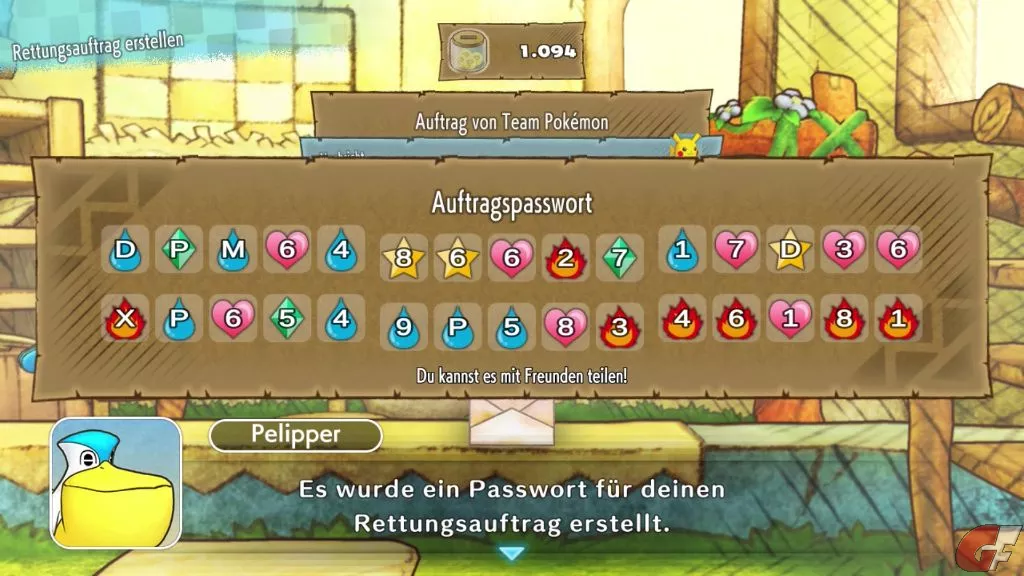Select the green diamond 5 symbol

point(287,319)
